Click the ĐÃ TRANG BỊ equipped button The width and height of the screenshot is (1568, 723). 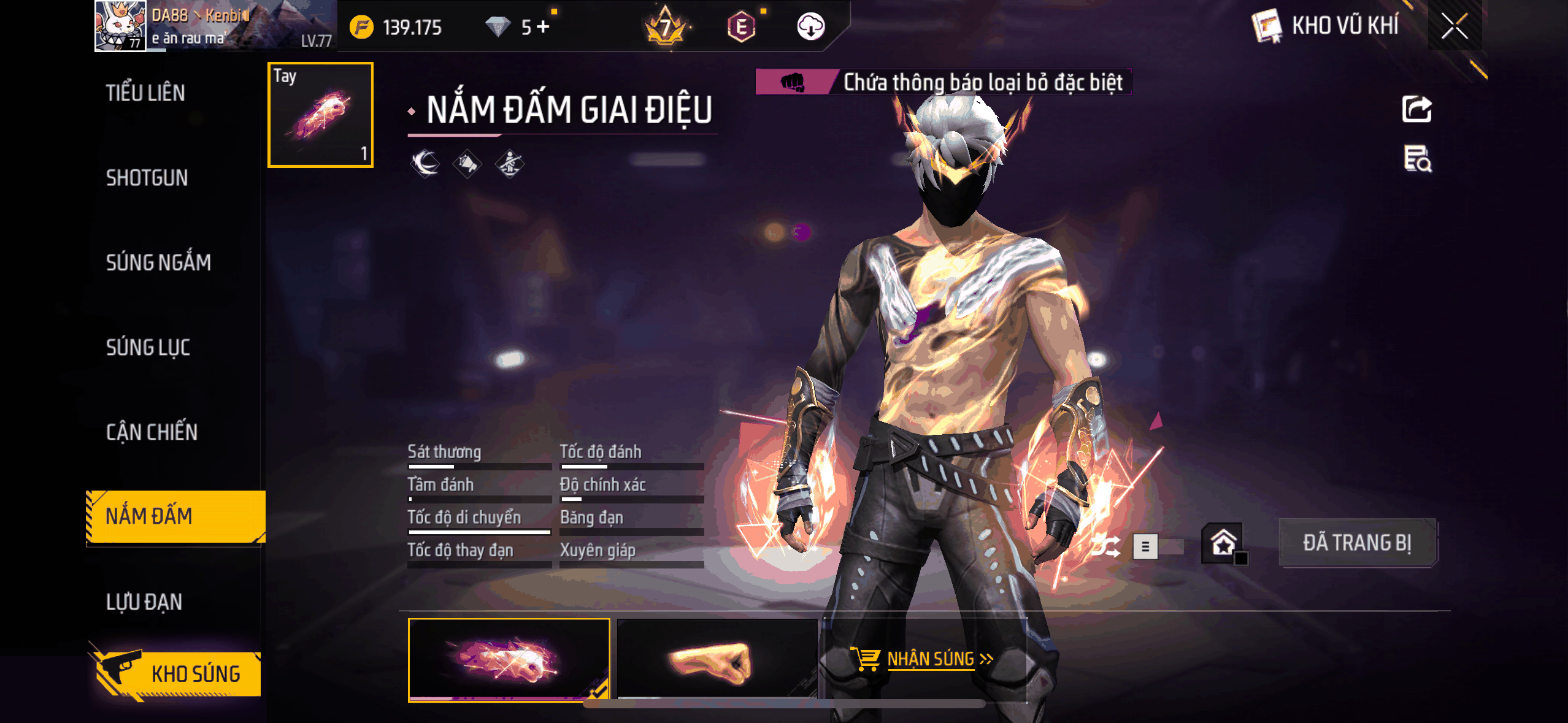(x=1357, y=542)
